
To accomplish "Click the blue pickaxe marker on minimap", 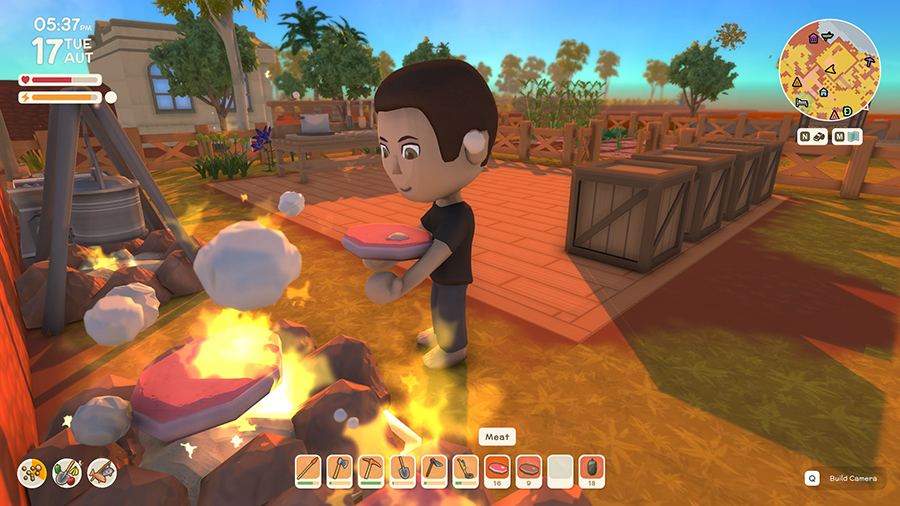I will point(869,62).
